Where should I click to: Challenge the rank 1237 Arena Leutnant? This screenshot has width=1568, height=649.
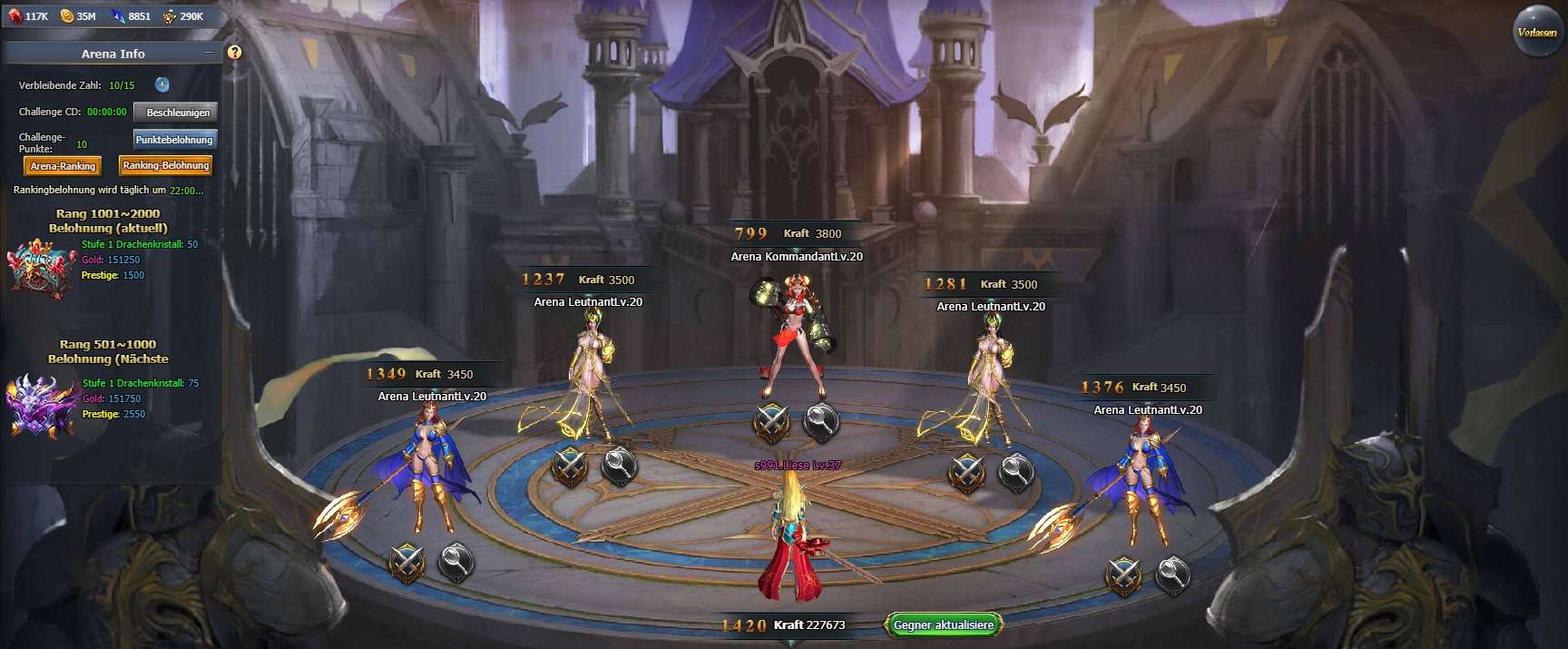pyautogui.click(x=570, y=467)
